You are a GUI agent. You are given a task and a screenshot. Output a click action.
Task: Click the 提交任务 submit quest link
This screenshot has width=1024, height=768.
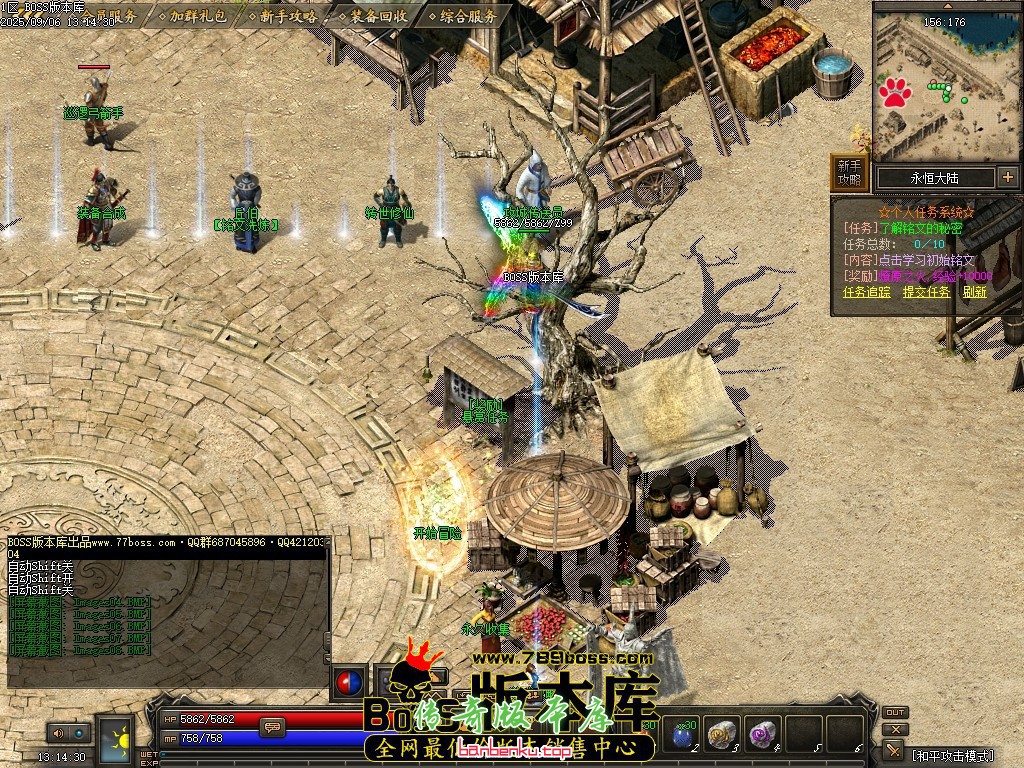926,292
